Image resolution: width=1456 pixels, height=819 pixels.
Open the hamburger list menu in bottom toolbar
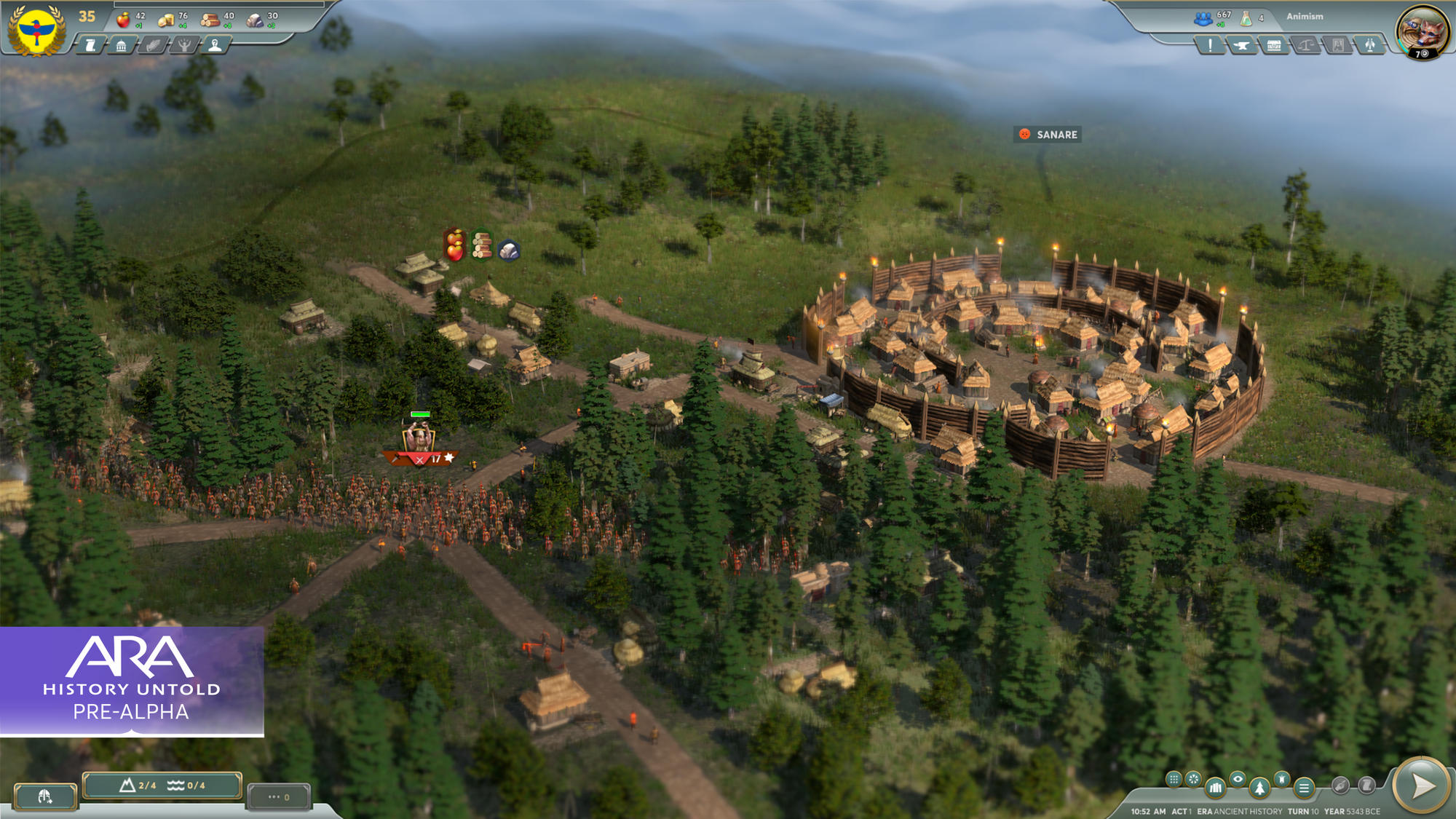pos(1305,788)
